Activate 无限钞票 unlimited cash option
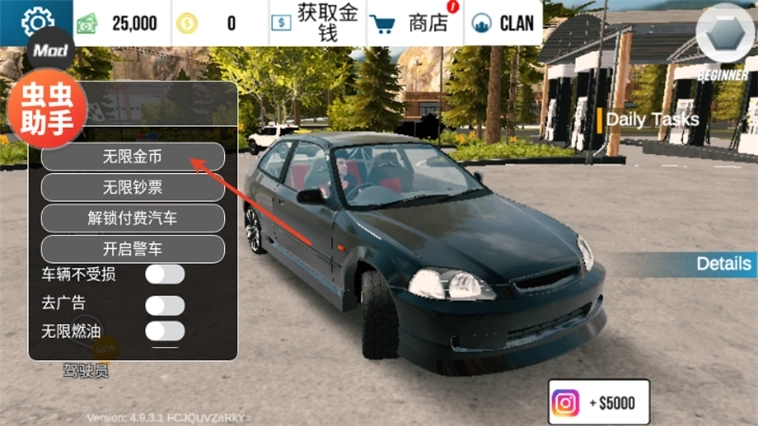This screenshot has width=758, height=426. pyautogui.click(x=132, y=187)
